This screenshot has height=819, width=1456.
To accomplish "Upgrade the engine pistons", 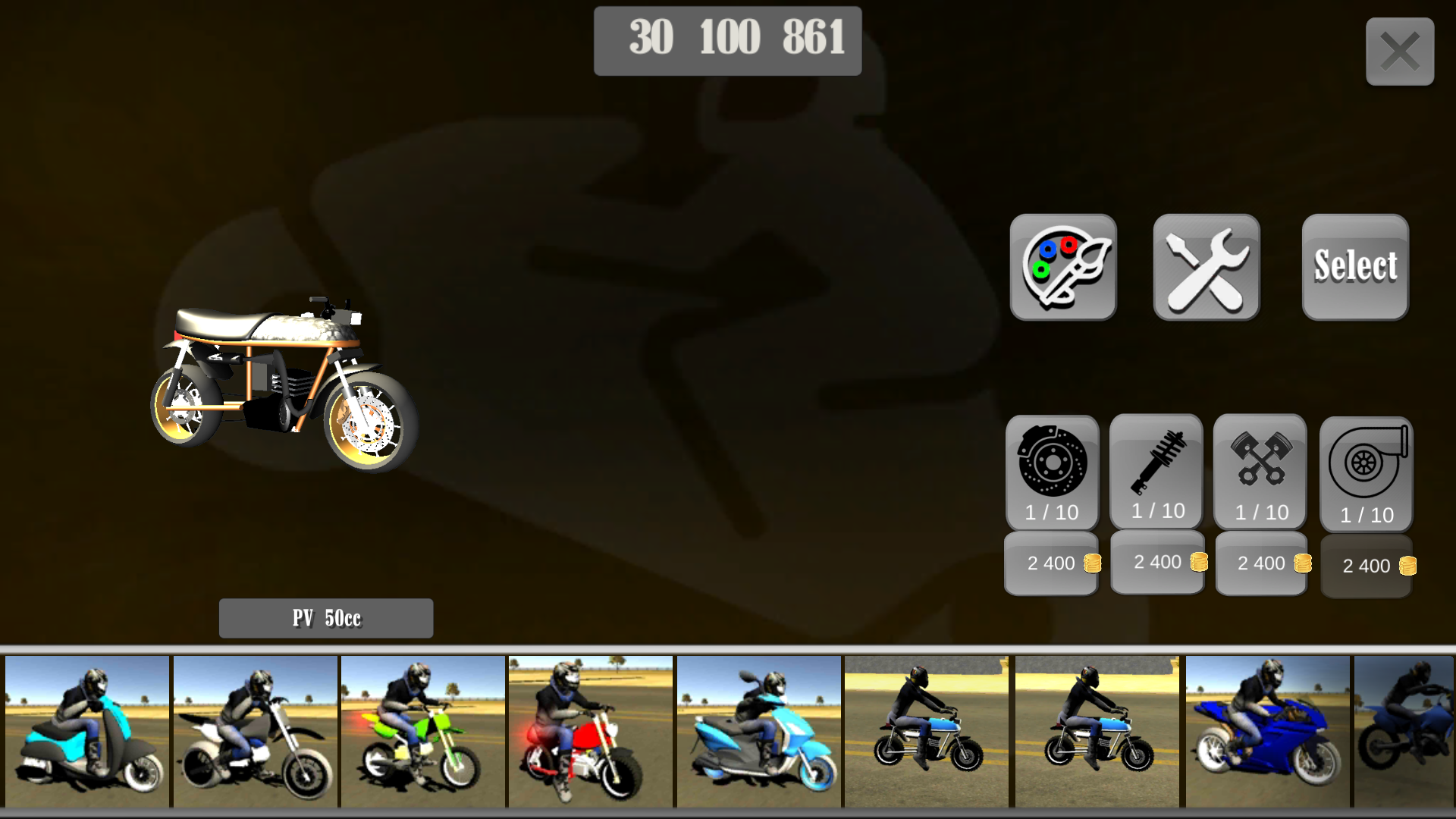I will point(1260,463).
